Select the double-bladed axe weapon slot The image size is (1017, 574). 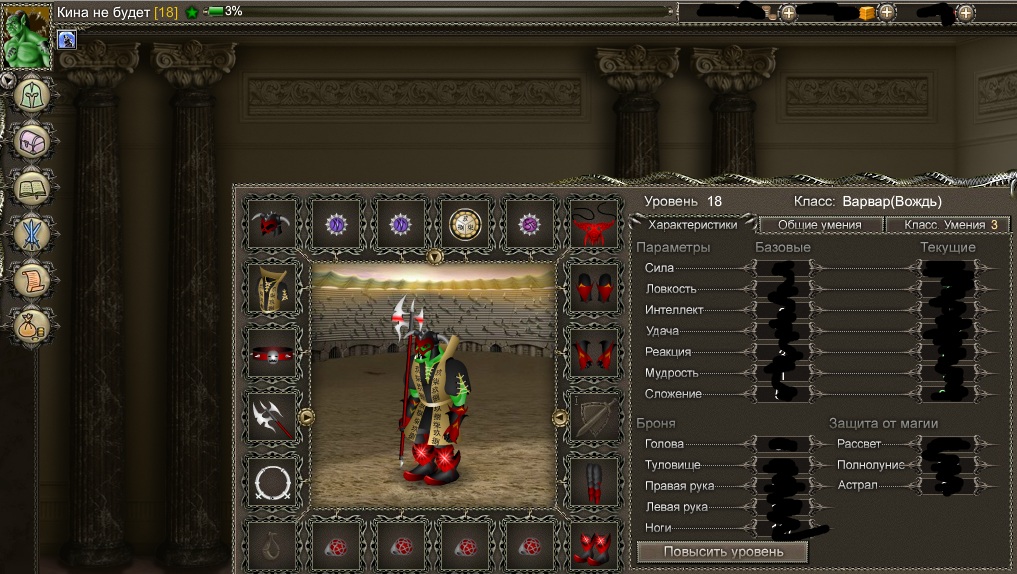point(273,416)
